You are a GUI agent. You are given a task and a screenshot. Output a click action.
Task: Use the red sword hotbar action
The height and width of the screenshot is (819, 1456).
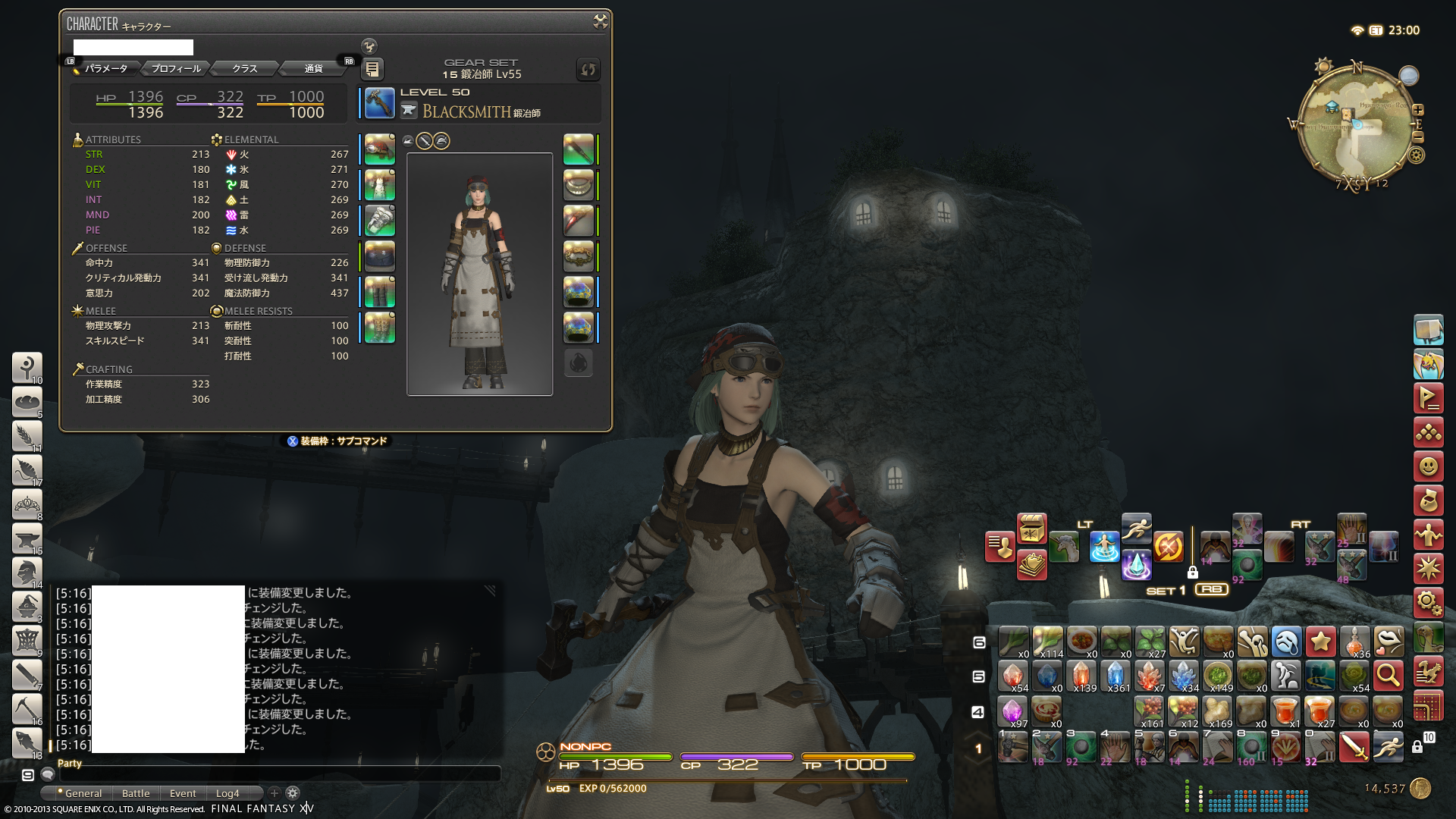tap(1354, 747)
